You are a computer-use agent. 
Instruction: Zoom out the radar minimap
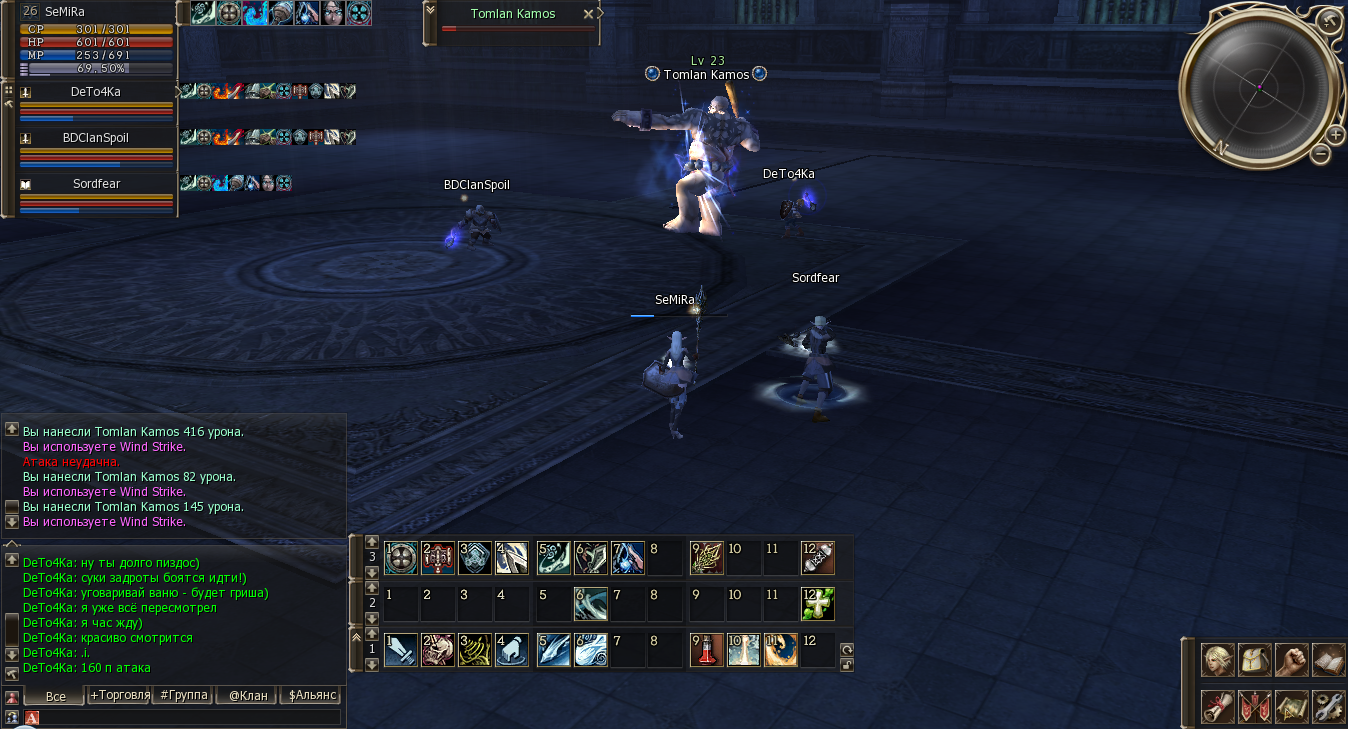click(x=1321, y=153)
